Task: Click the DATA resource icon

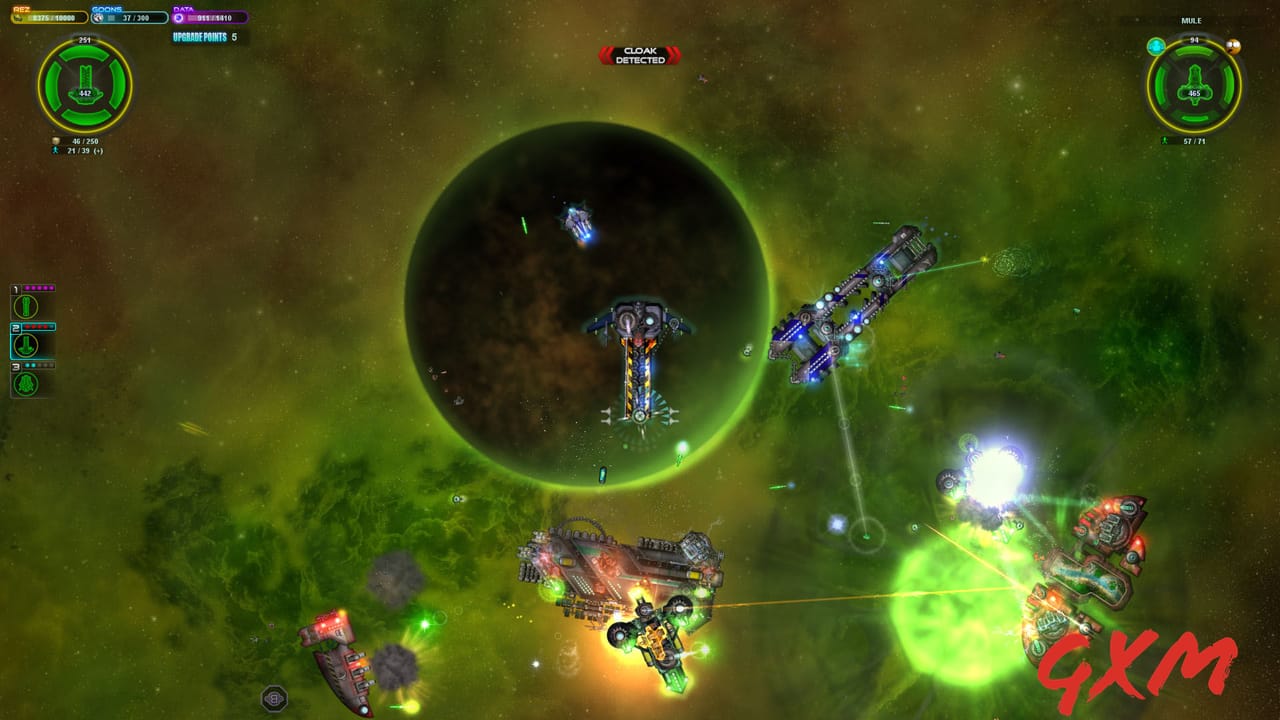Action: point(179,17)
